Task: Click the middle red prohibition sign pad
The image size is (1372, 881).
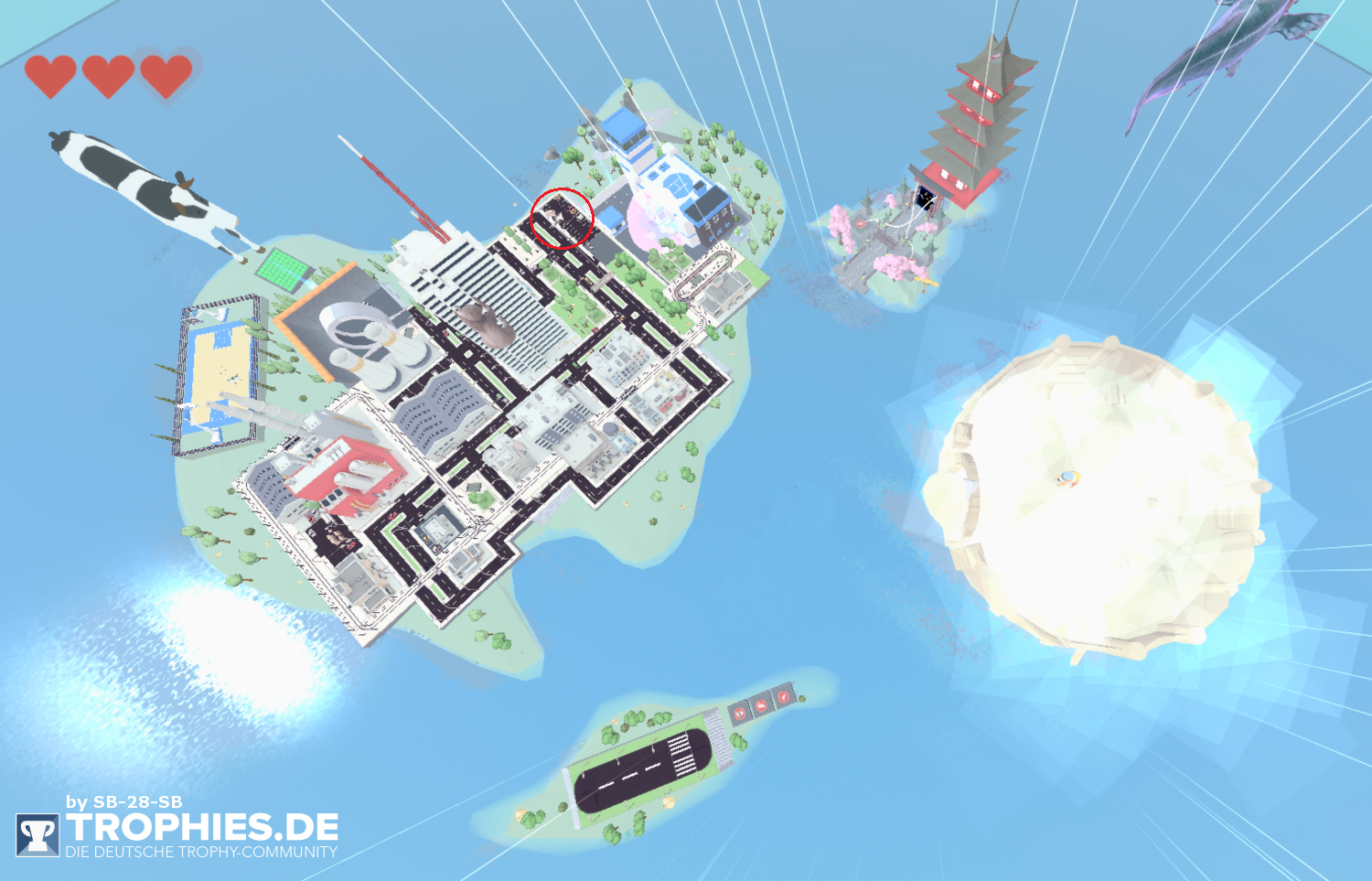Action: (x=761, y=707)
